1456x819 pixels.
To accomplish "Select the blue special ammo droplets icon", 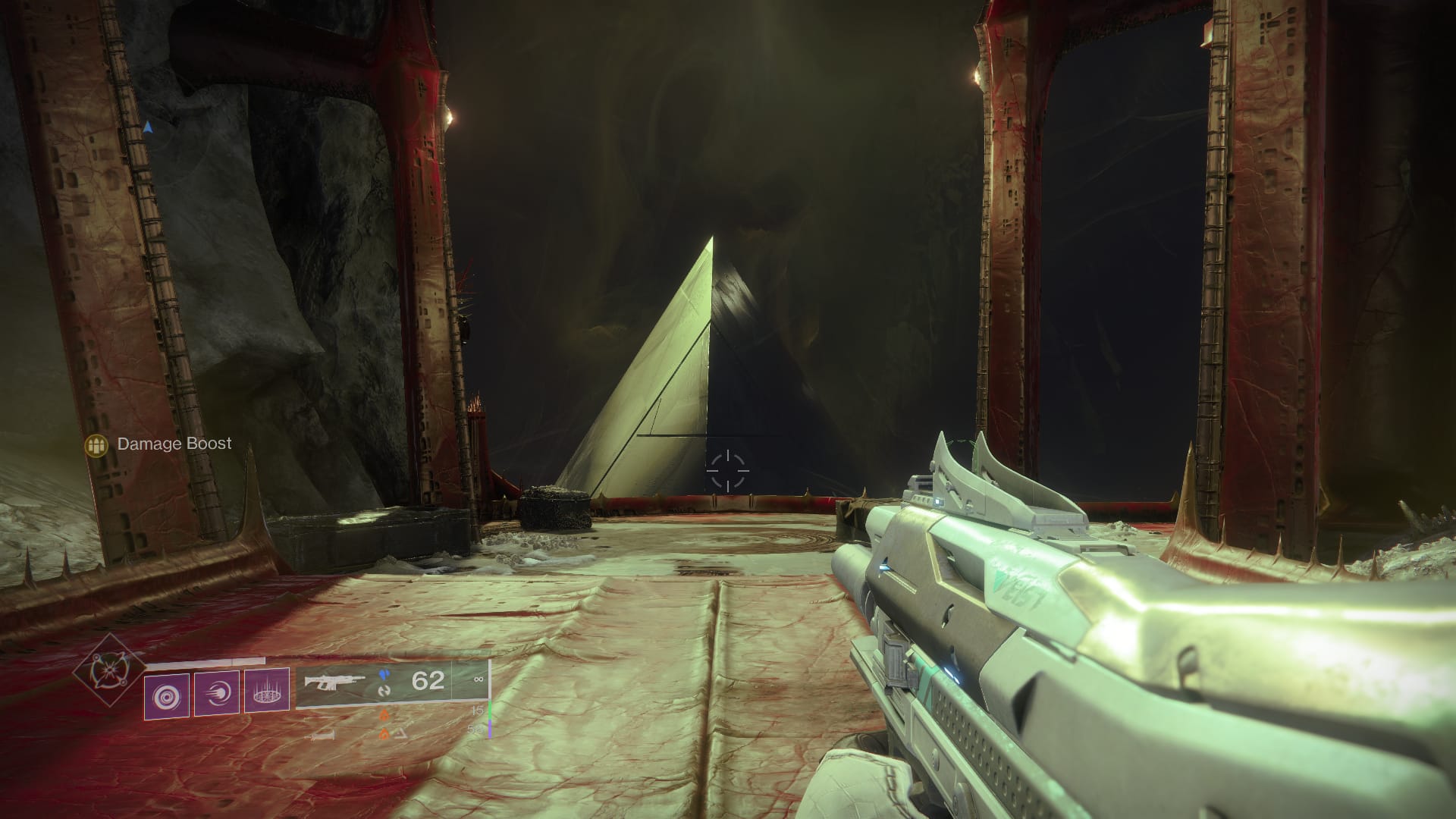I will click(x=384, y=675).
